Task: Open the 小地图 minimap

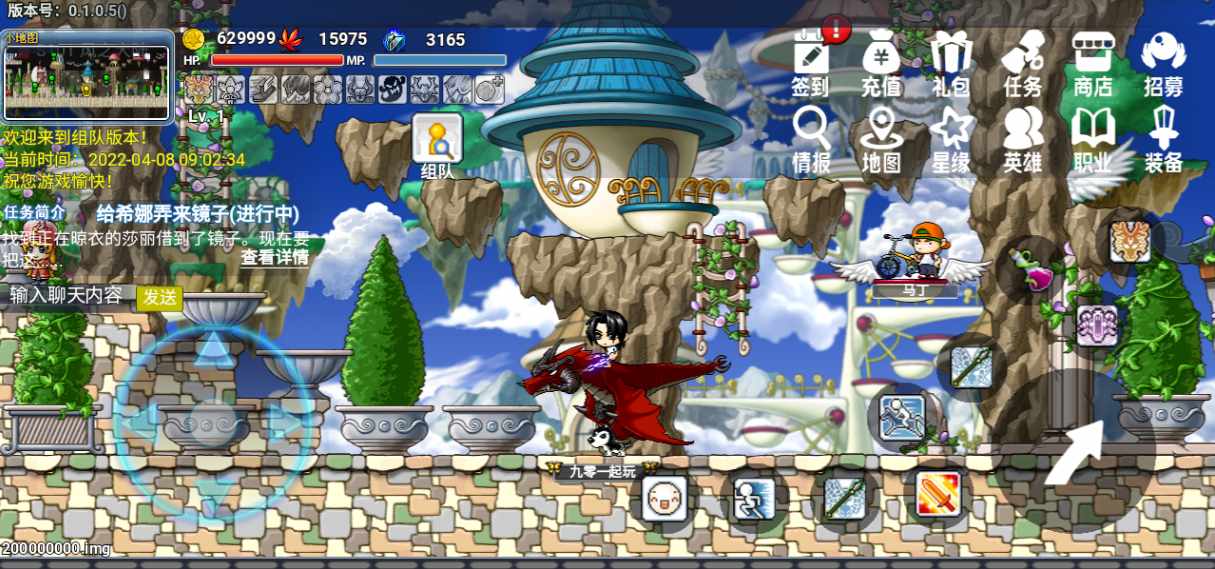Action: click(x=87, y=76)
